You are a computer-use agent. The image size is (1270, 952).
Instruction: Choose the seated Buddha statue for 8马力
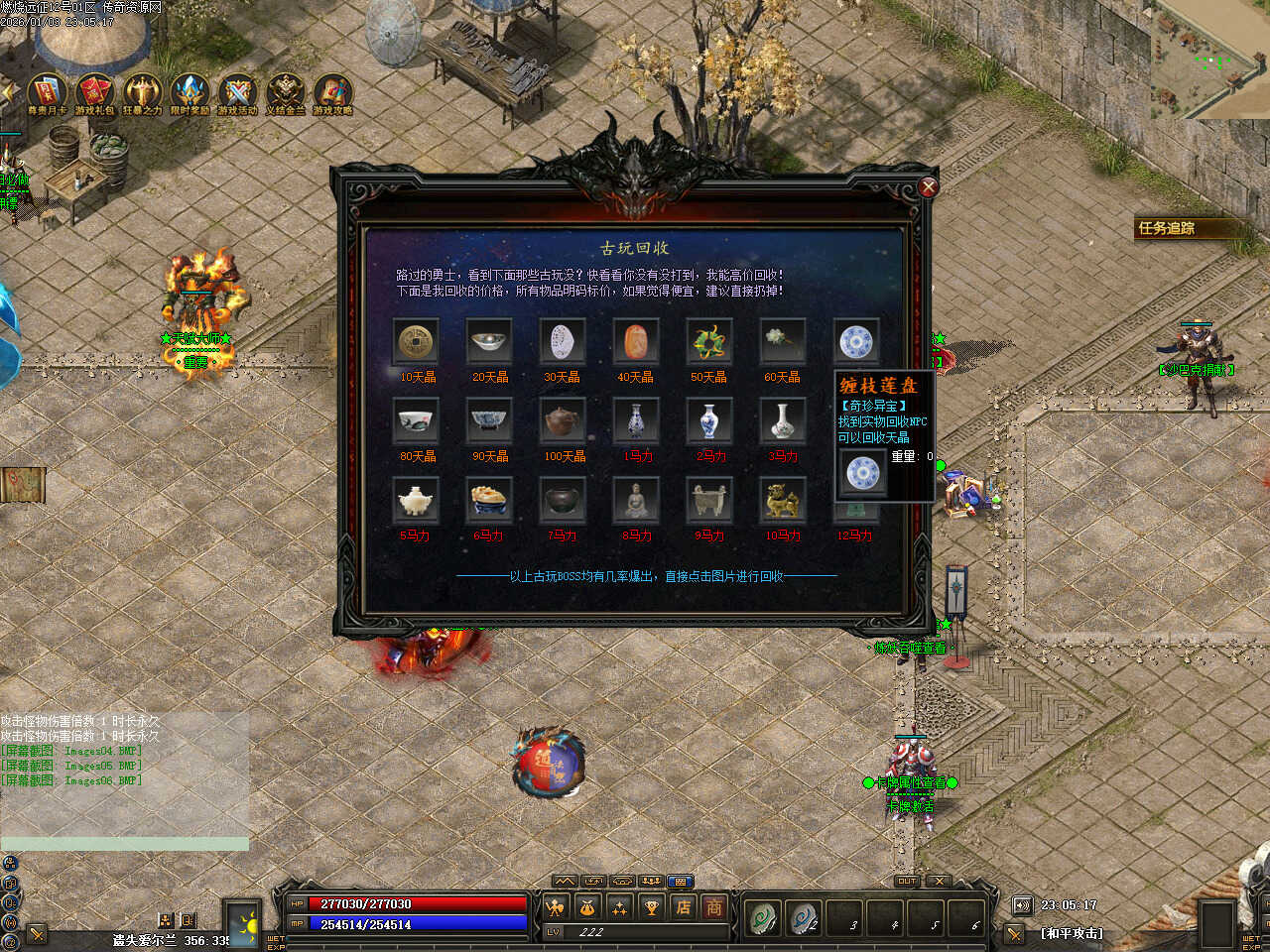click(x=636, y=501)
